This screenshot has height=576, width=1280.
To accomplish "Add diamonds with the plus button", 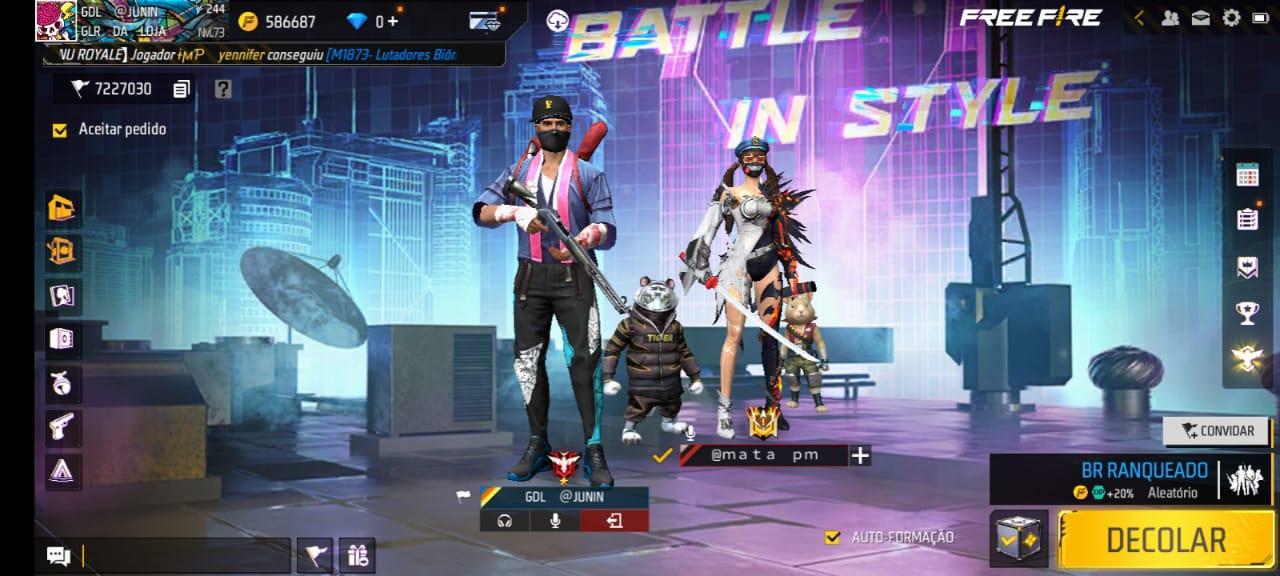I will 392,21.
